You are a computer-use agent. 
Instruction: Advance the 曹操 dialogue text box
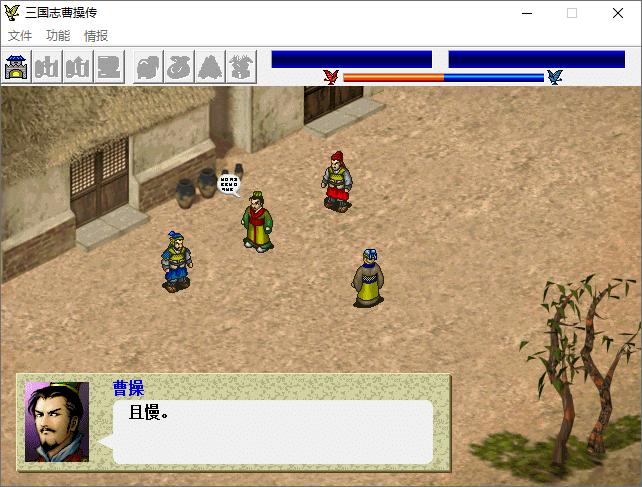tap(272, 432)
